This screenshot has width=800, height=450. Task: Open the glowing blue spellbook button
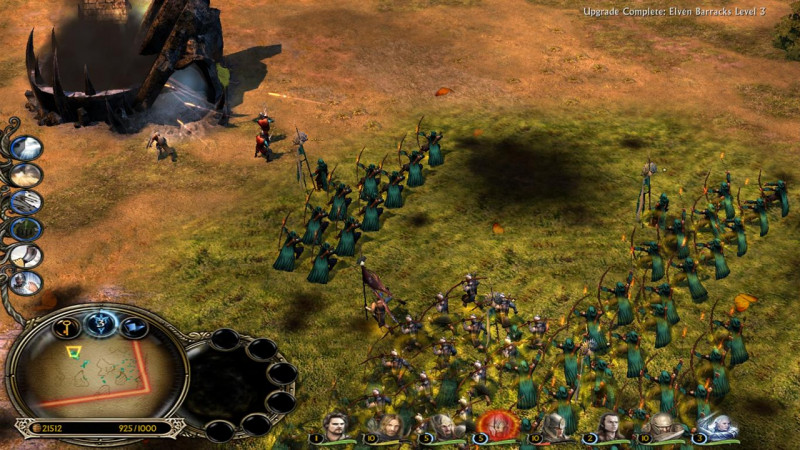(x=101, y=322)
